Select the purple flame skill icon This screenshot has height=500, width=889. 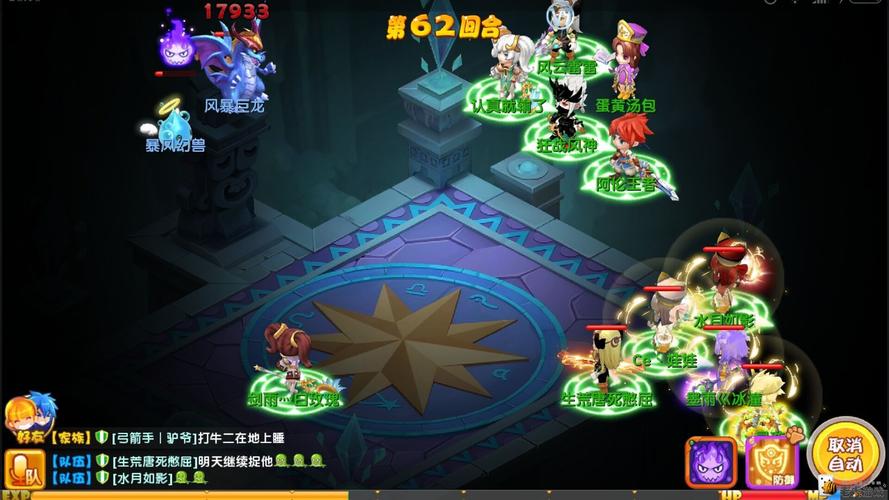coord(709,461)
